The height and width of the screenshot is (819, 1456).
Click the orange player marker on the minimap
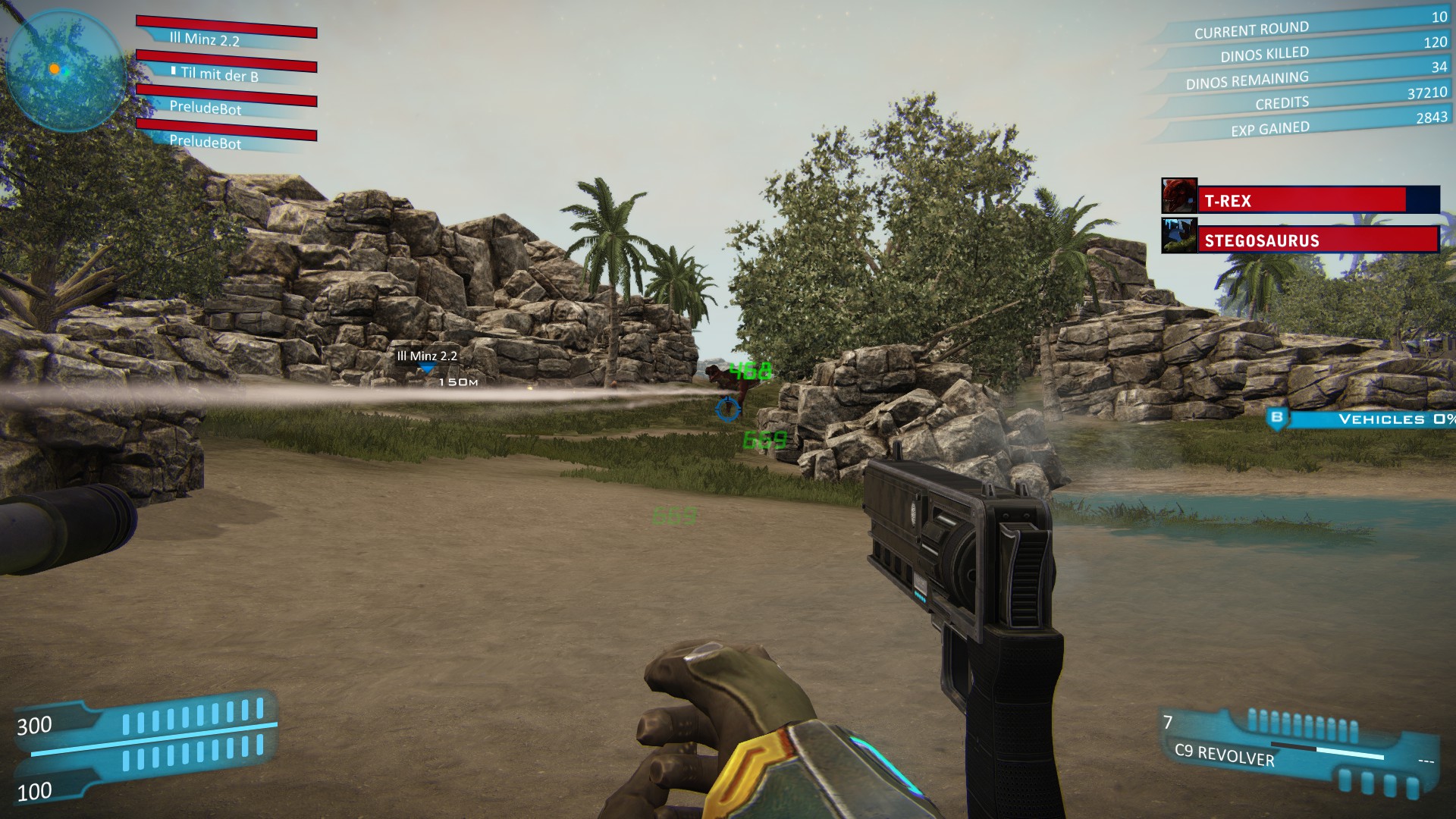point(53,68)
